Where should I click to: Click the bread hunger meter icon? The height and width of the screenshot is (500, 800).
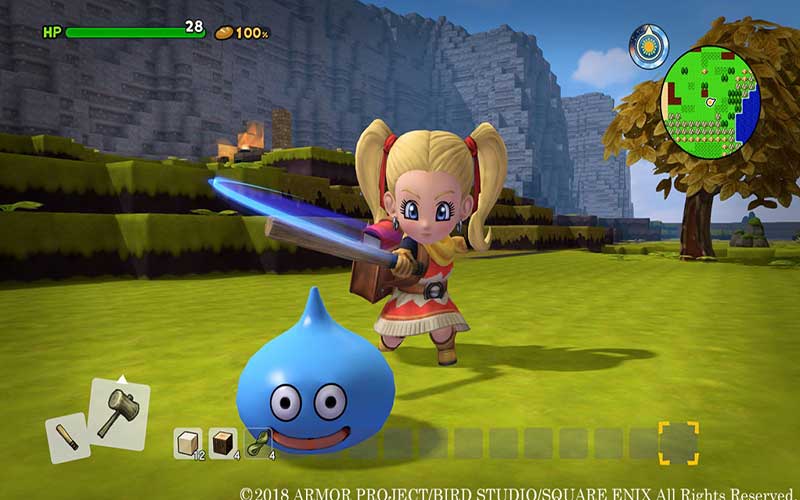[x=223, y=33]
